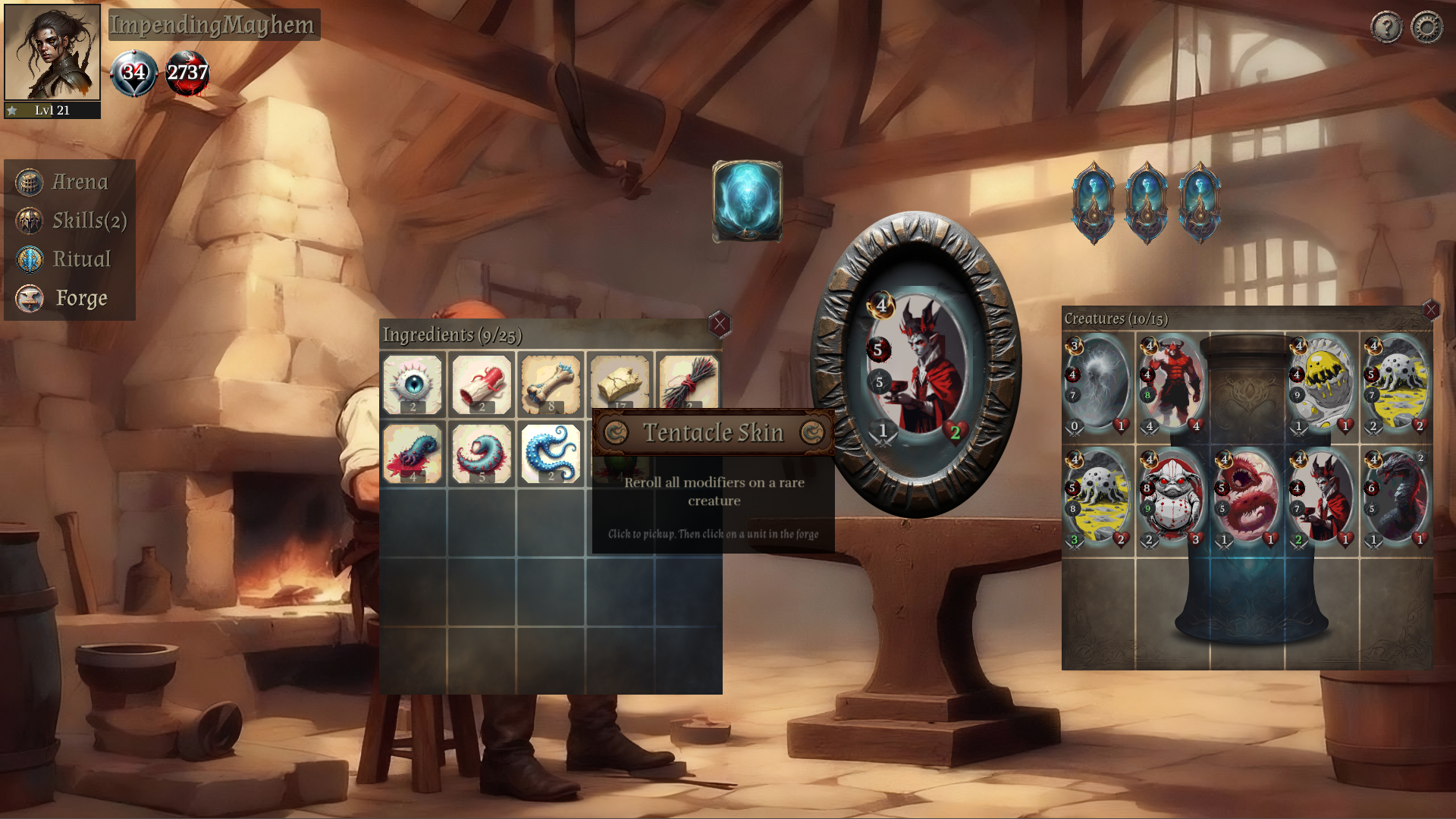Screen dimensions: 1456x819
Task: Close the Creatures panel
Action: pyautogui.click(x=1430, y=309)
